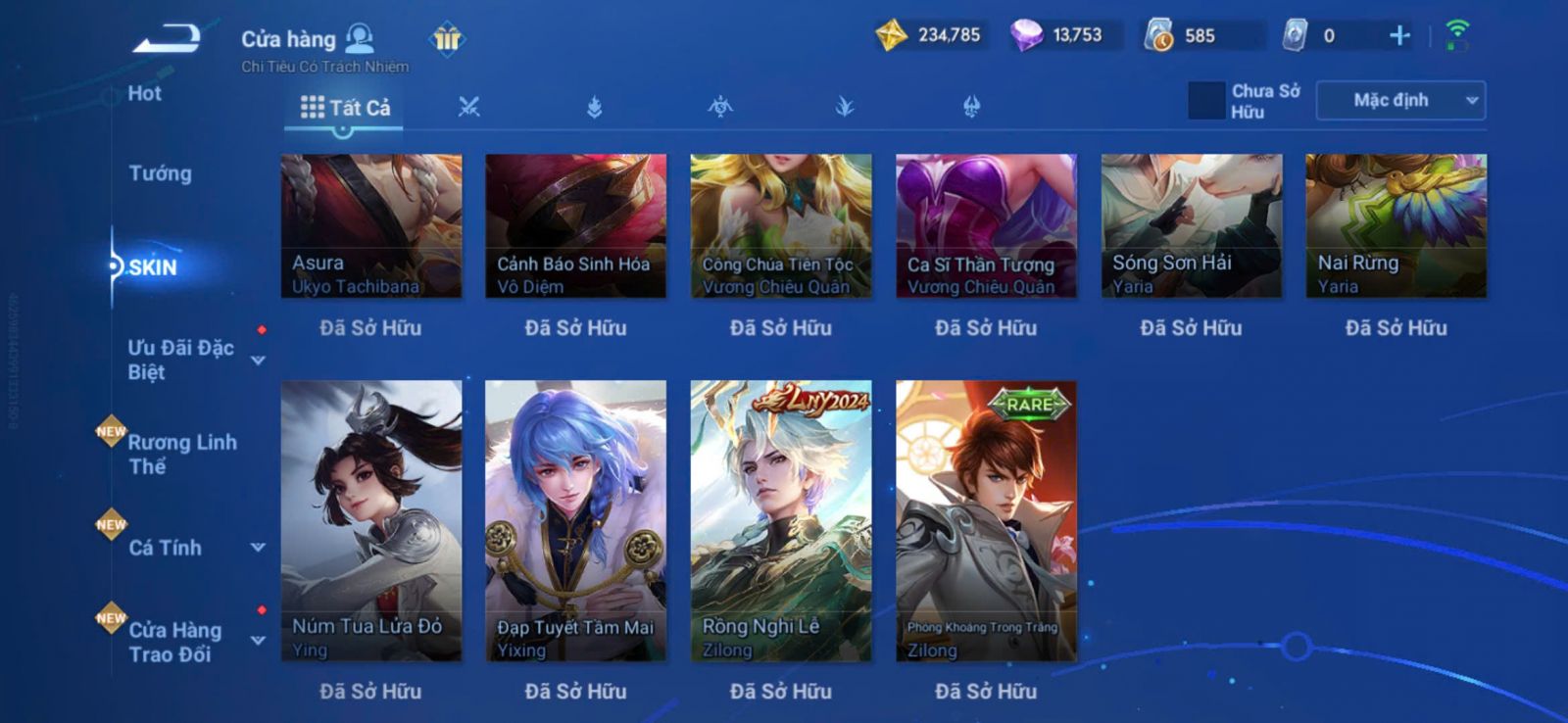Filter skins by crossed swords class icon
This screenshot has width=1568, height=723.
point(469,108)
